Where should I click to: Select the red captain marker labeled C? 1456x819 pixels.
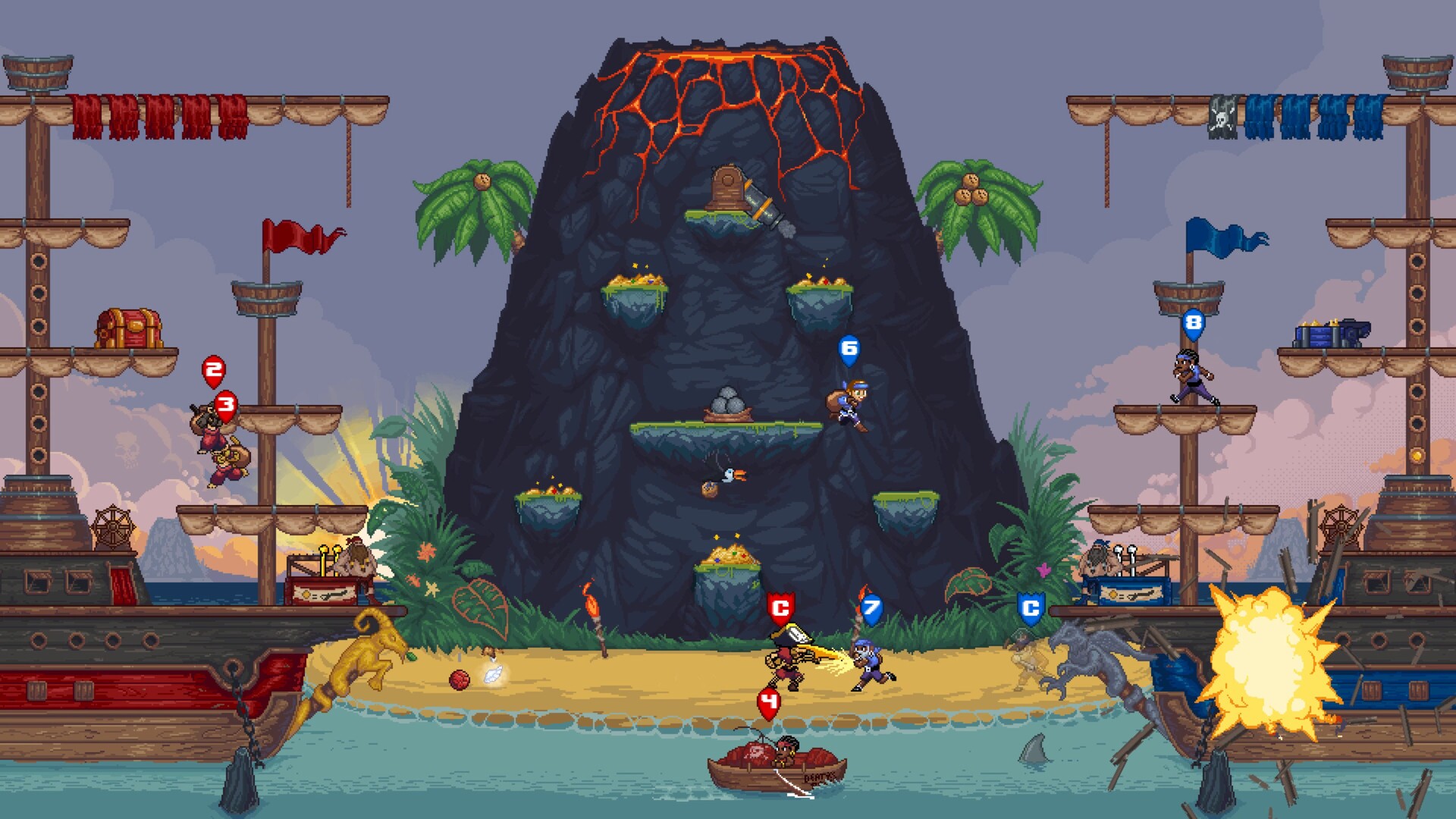tap(780, 607)
